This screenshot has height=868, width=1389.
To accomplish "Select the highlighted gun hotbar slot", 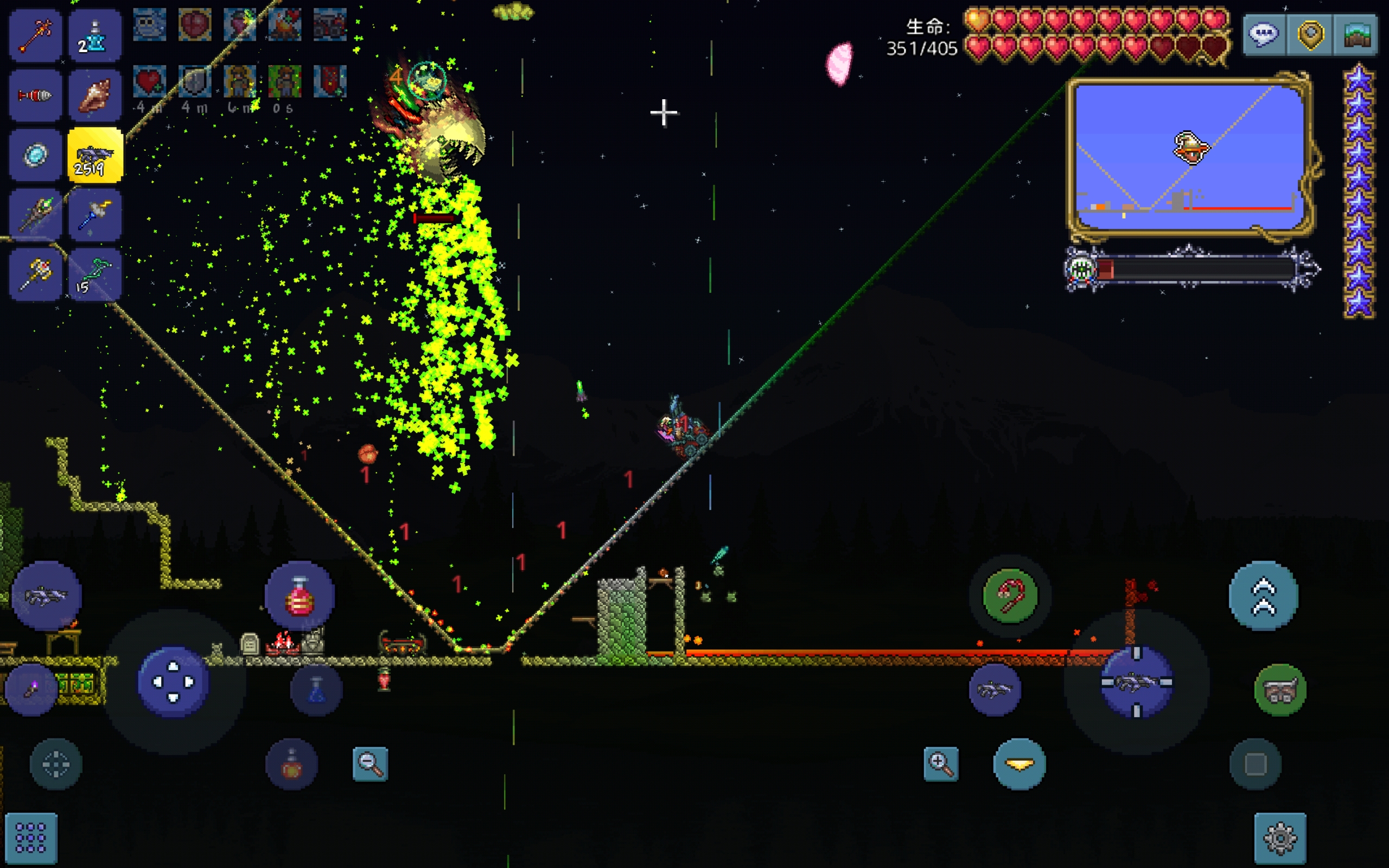I will (x=95, y=156).
